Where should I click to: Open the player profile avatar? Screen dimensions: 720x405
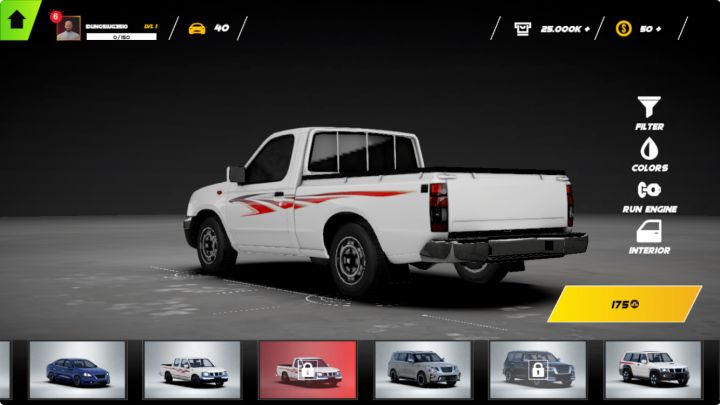pos(69,29)
